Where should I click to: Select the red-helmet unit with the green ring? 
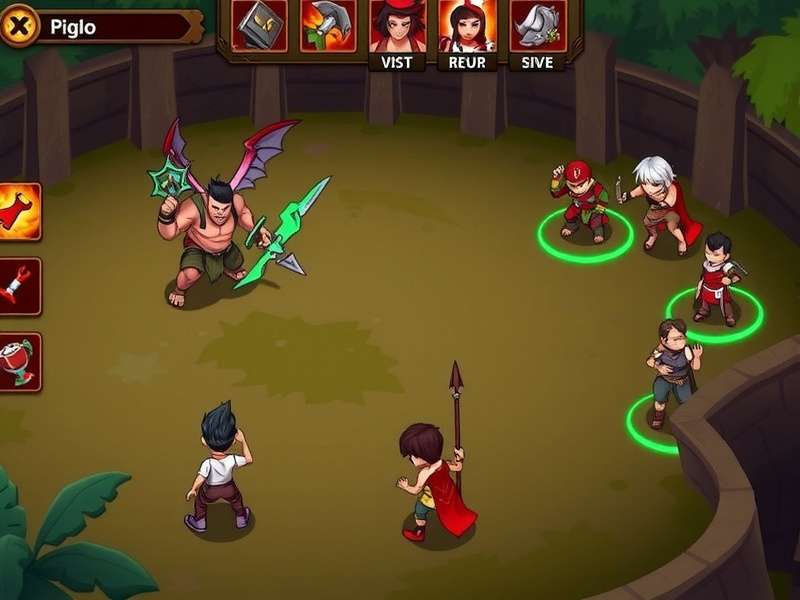click(x=584, y=203)
